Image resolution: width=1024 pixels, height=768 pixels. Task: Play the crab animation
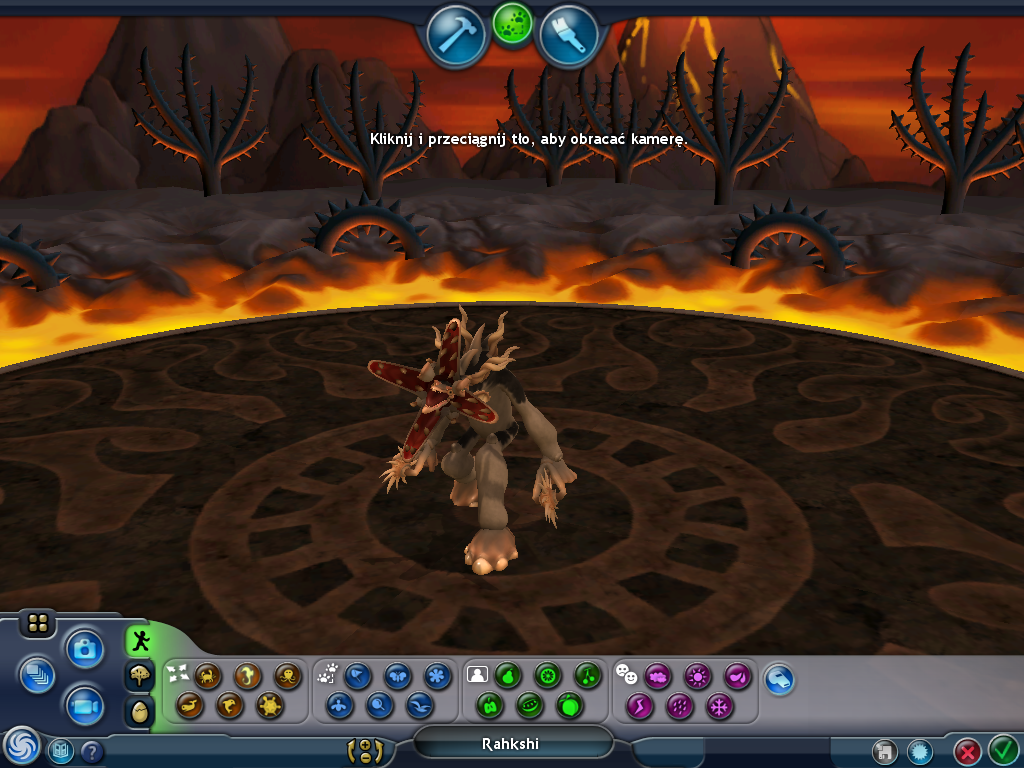208,676
